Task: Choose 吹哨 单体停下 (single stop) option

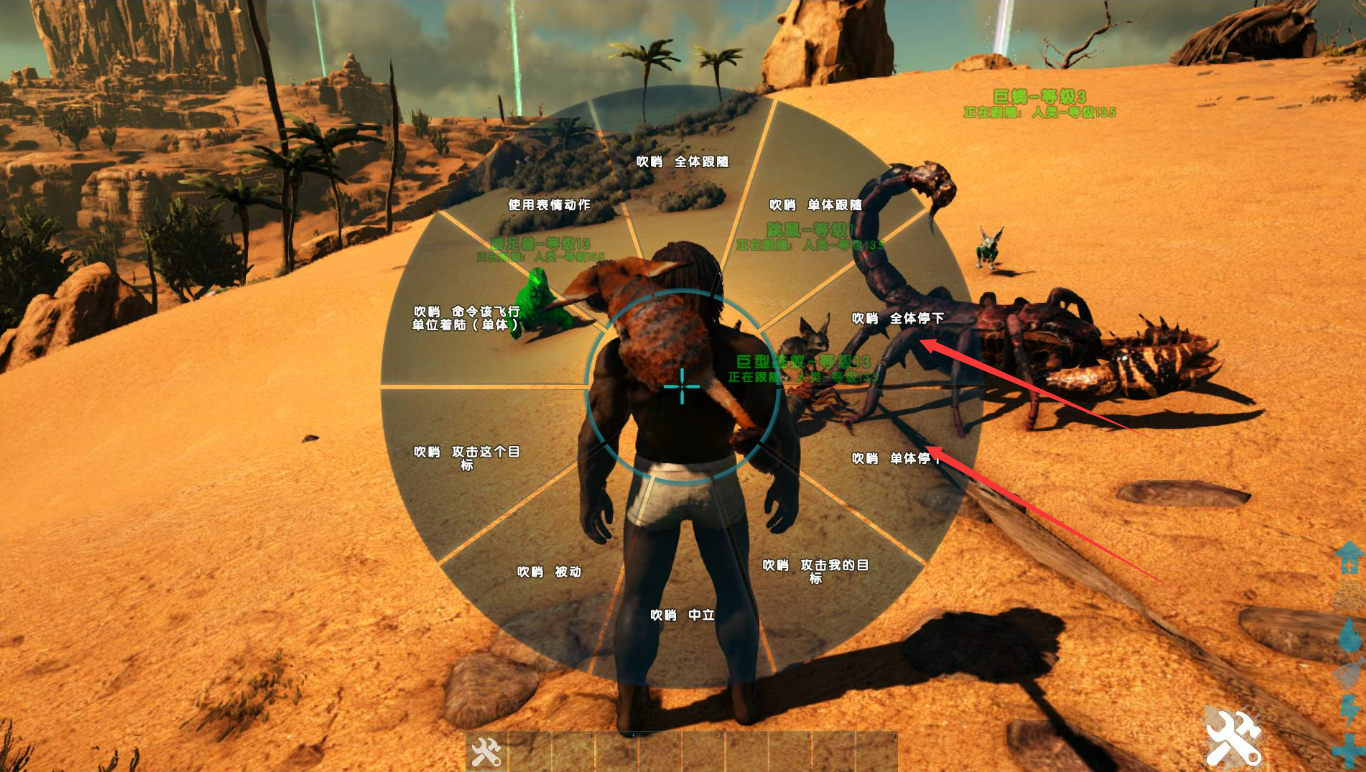Action: pyautogui.click(x=896, y=458)
